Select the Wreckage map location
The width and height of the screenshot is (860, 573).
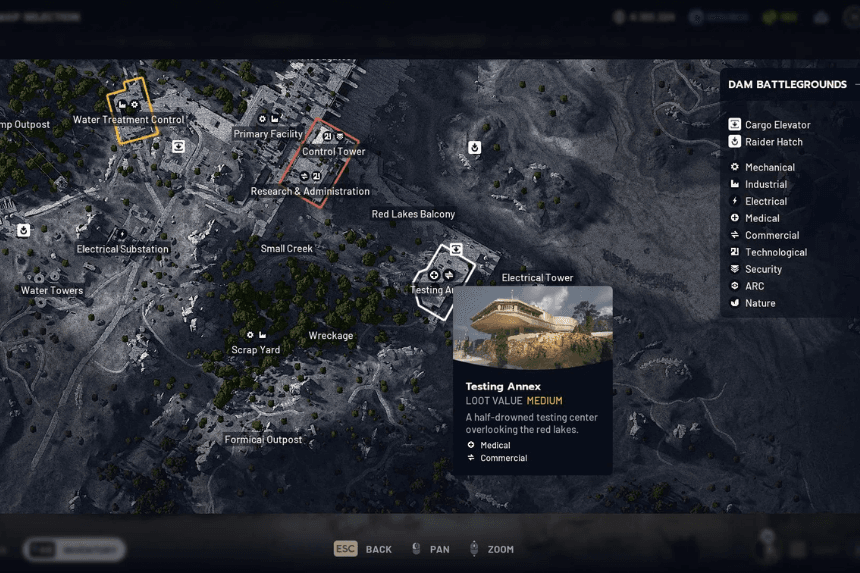coord(331,336)
